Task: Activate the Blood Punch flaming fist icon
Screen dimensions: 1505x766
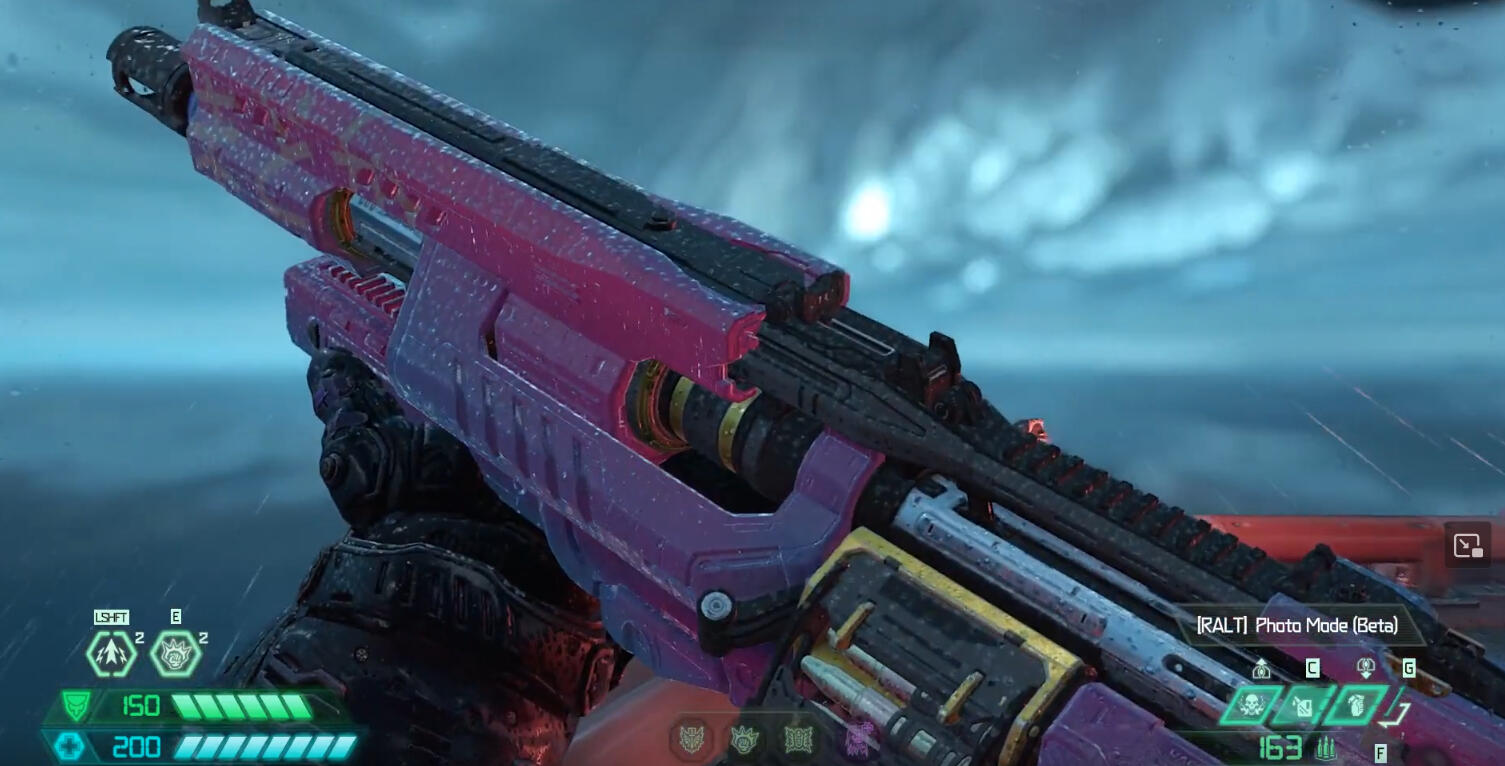Action: [175, 654]
